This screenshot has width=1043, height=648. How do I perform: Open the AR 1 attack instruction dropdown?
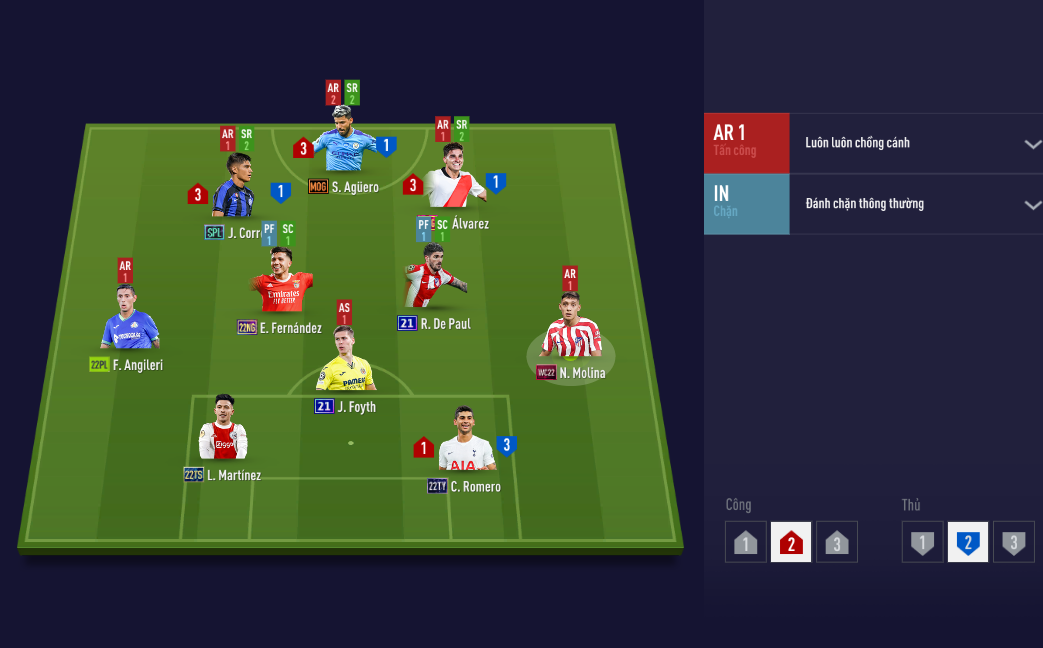(1032, 144)
